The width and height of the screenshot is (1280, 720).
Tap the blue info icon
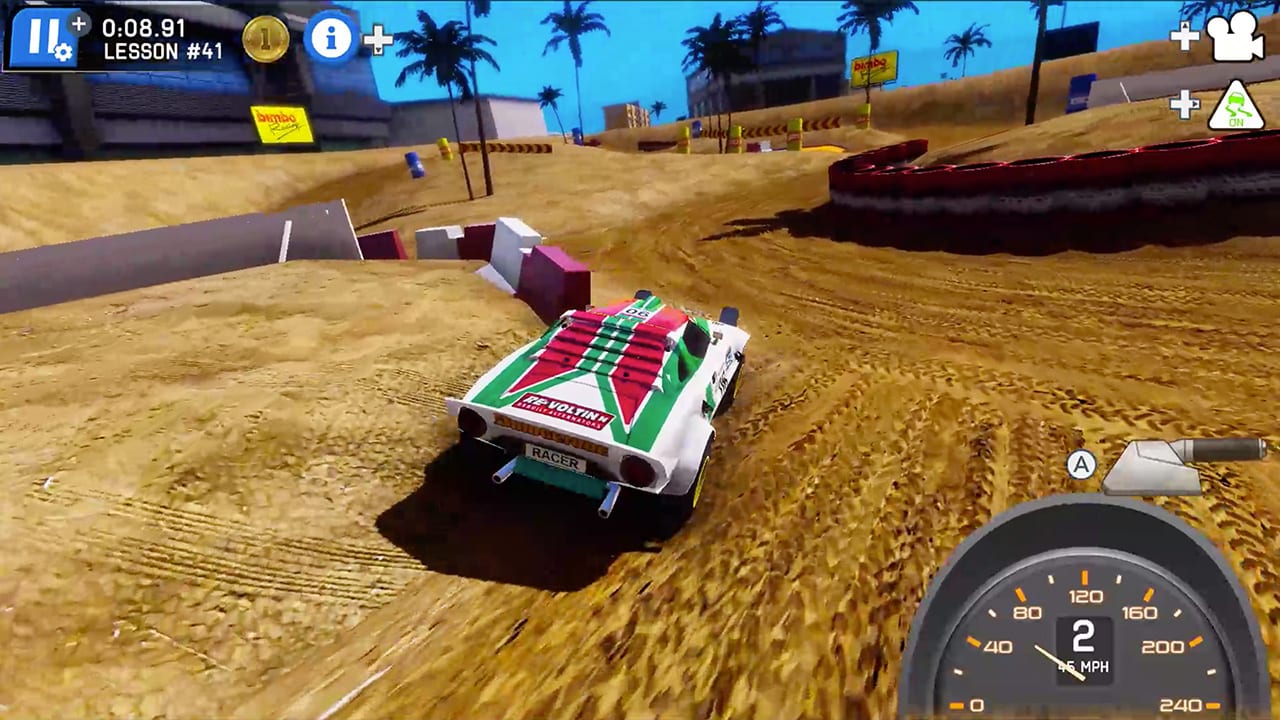point(330,38)
